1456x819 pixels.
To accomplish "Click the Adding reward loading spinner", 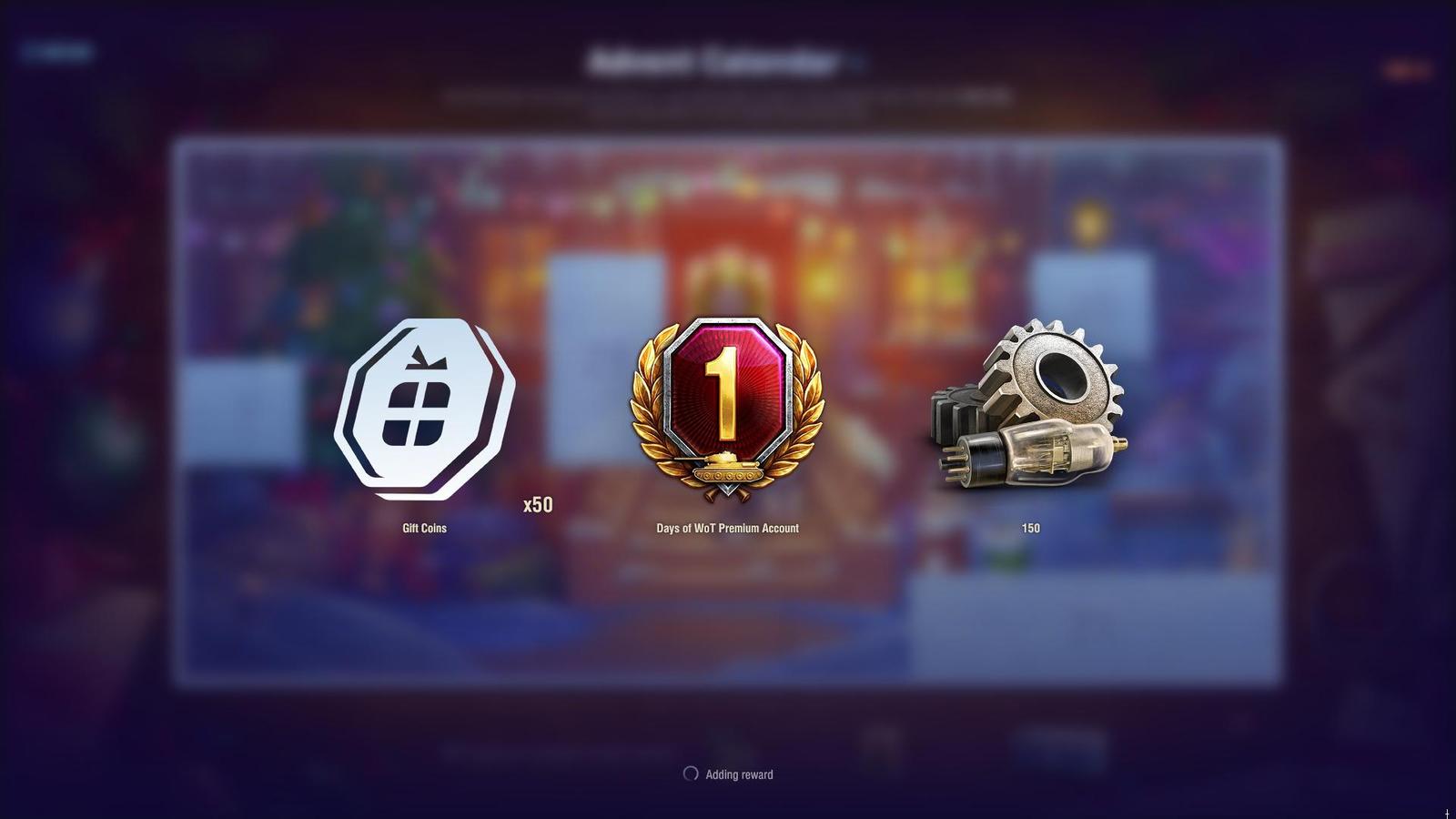I will [x=690, y=773].
